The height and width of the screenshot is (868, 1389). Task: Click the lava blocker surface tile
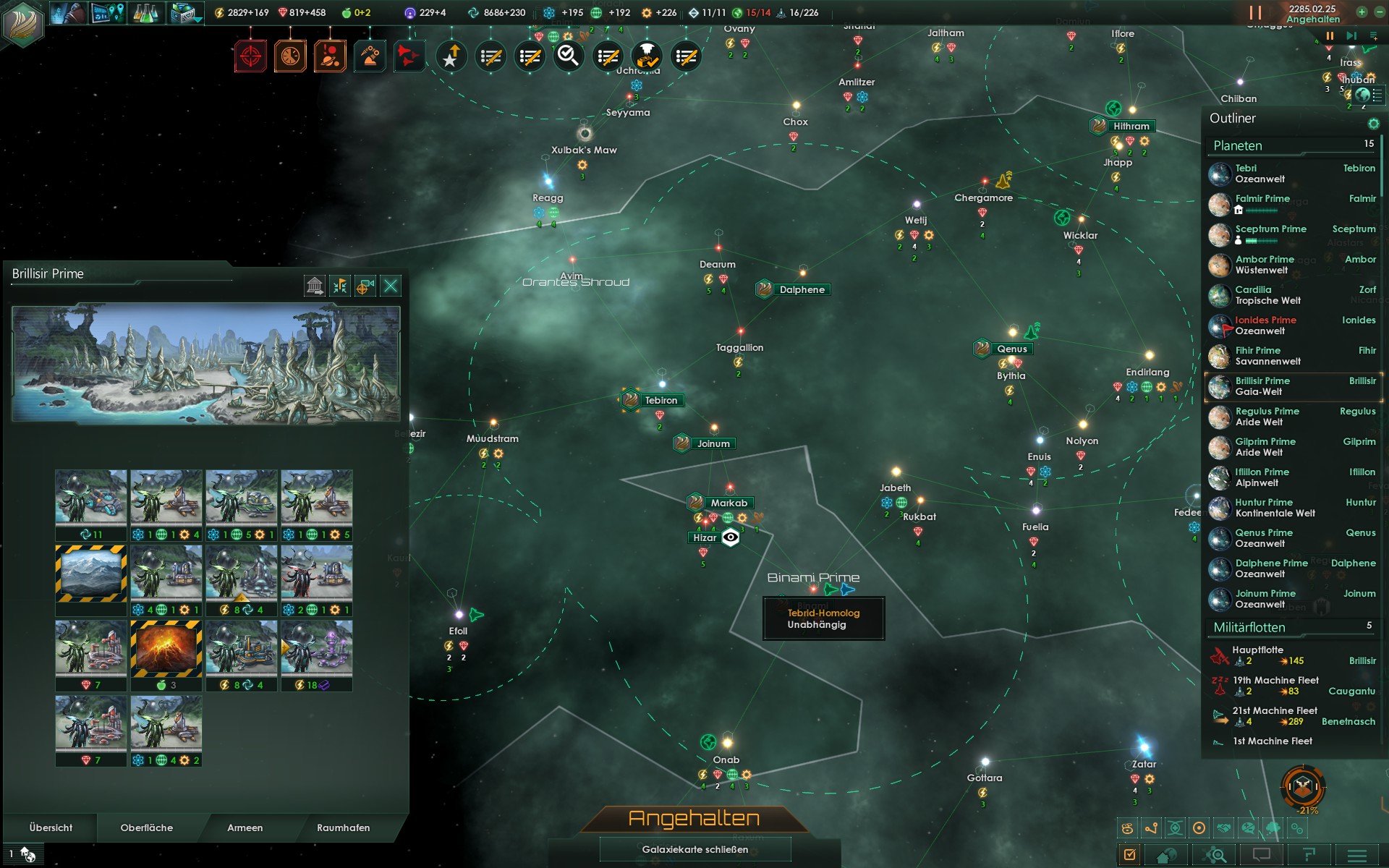166,649
